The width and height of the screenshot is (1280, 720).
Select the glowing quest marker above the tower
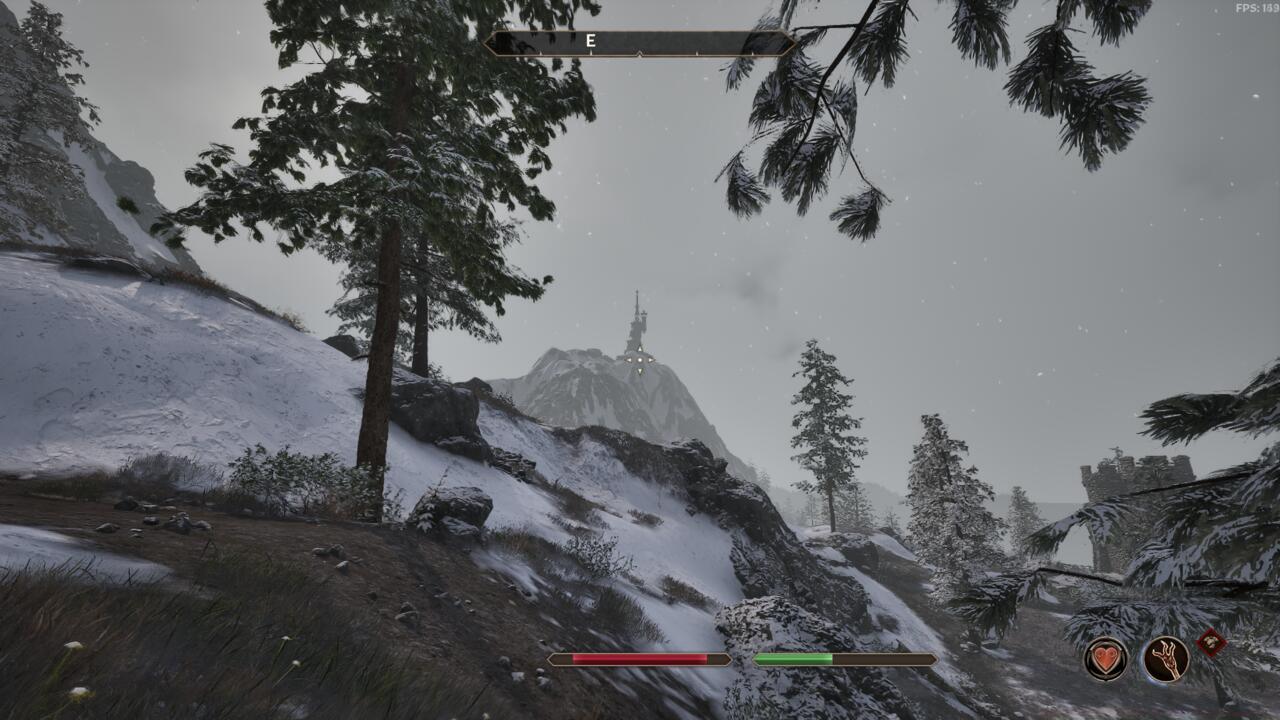pos(640,358)
